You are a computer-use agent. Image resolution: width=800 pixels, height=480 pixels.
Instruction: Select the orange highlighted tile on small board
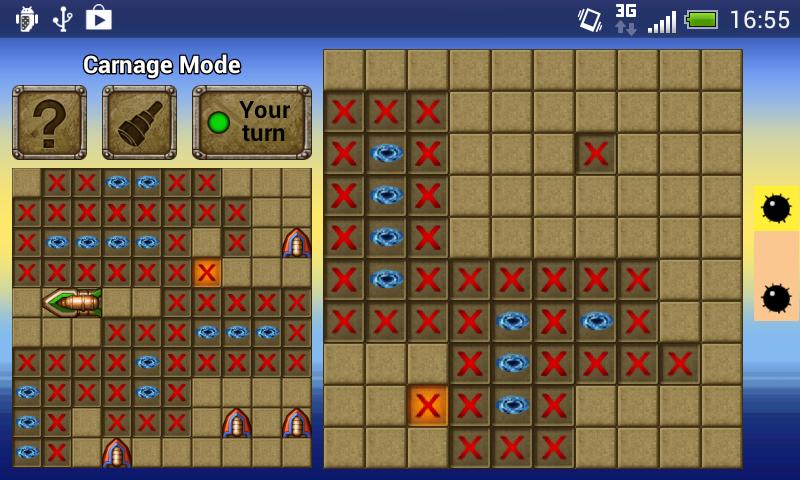pos(207,272)
